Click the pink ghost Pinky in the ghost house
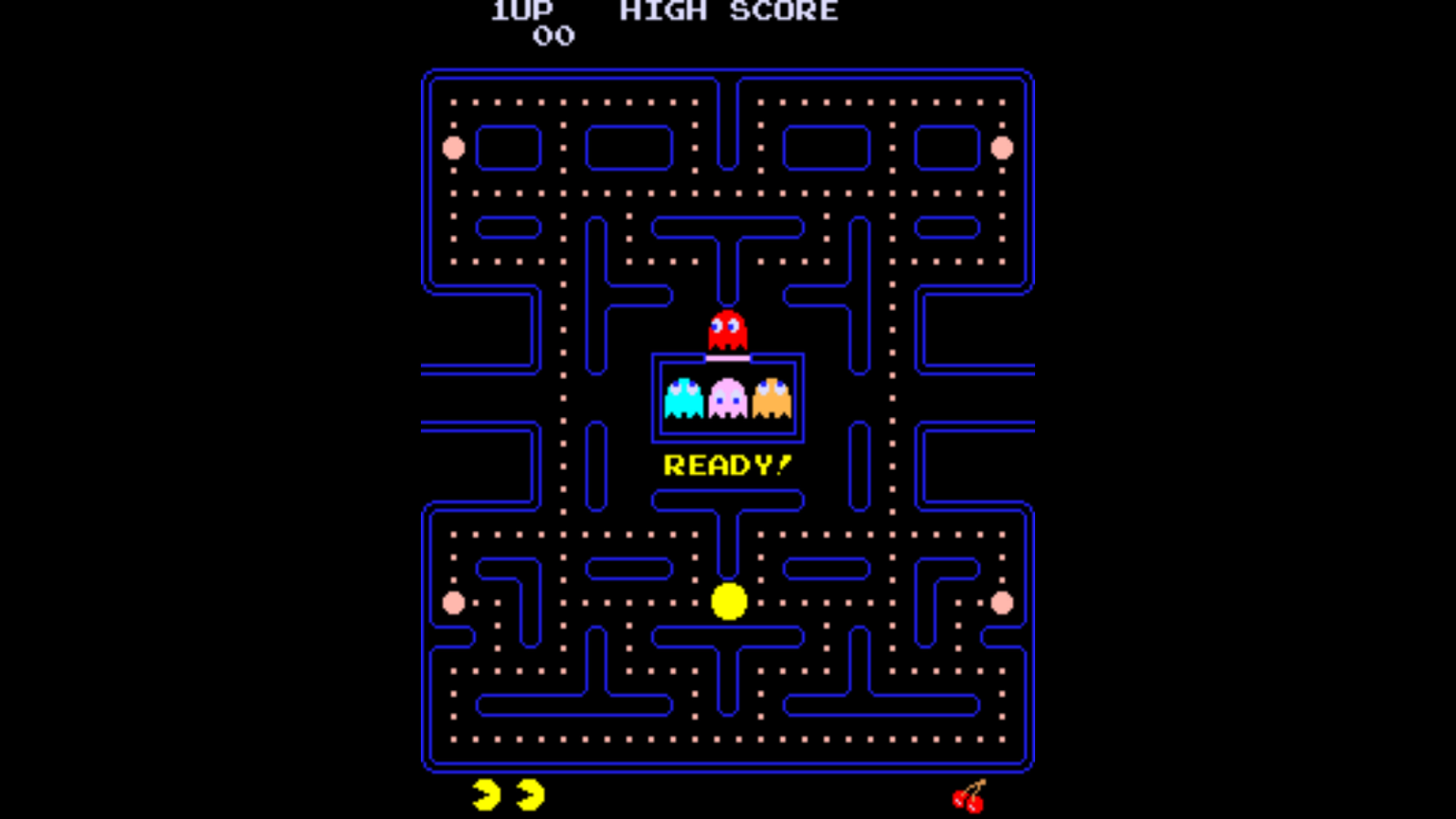Screen dimensions: 1456x819 [x=726, y=396]
